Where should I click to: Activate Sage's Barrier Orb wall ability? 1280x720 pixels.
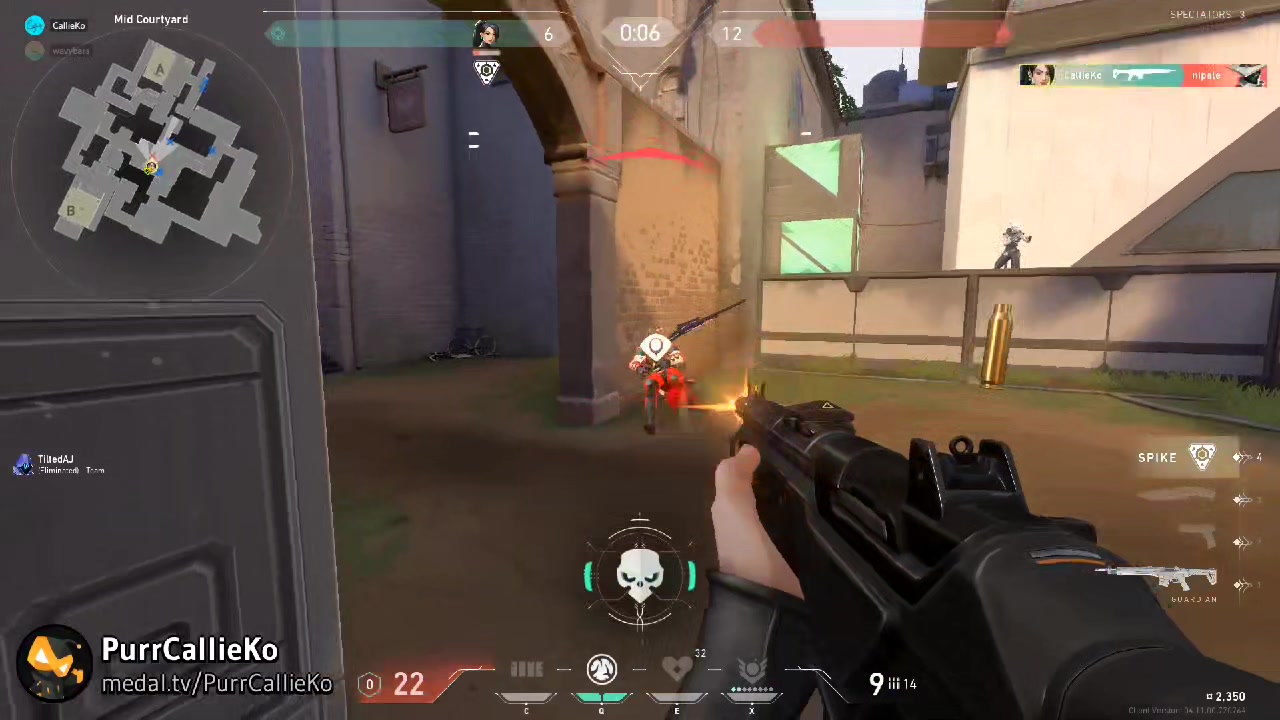pos(527,670)
